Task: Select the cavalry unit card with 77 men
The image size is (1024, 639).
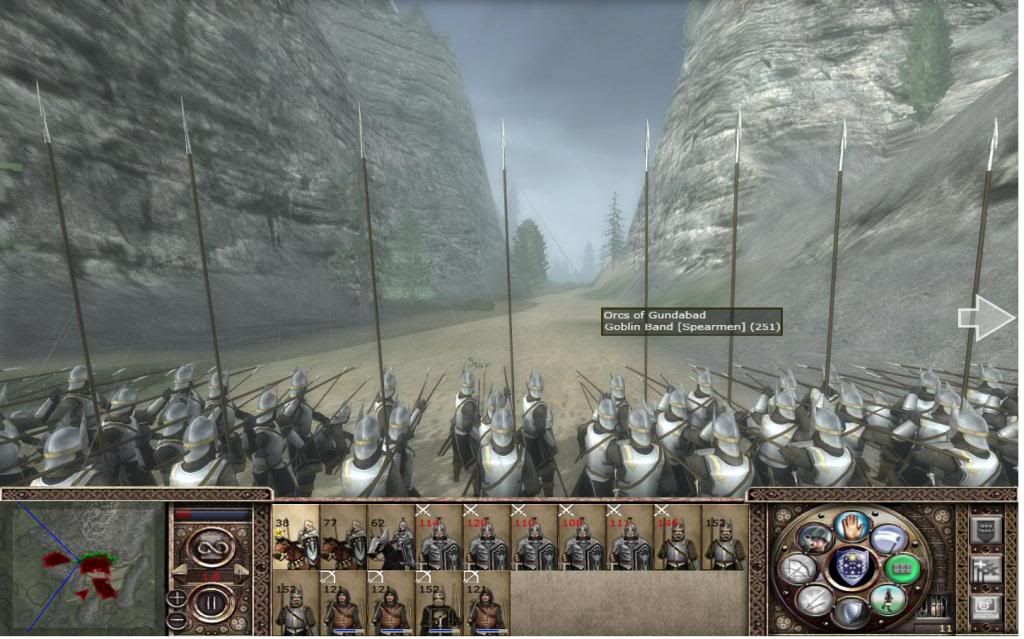Action: (x=343, y=536)
